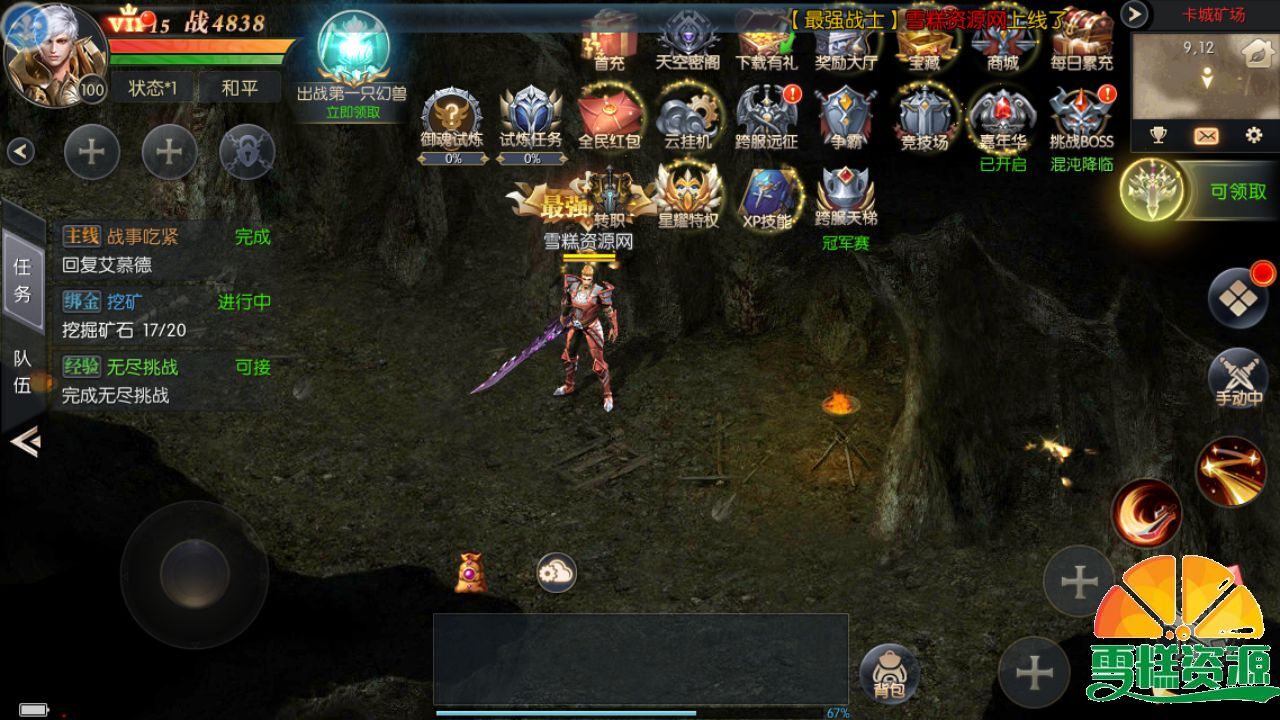Toggle the 手动中 manual combat mode
The width and height of the screenshot is (1280, 720).
coord(1238,378)
